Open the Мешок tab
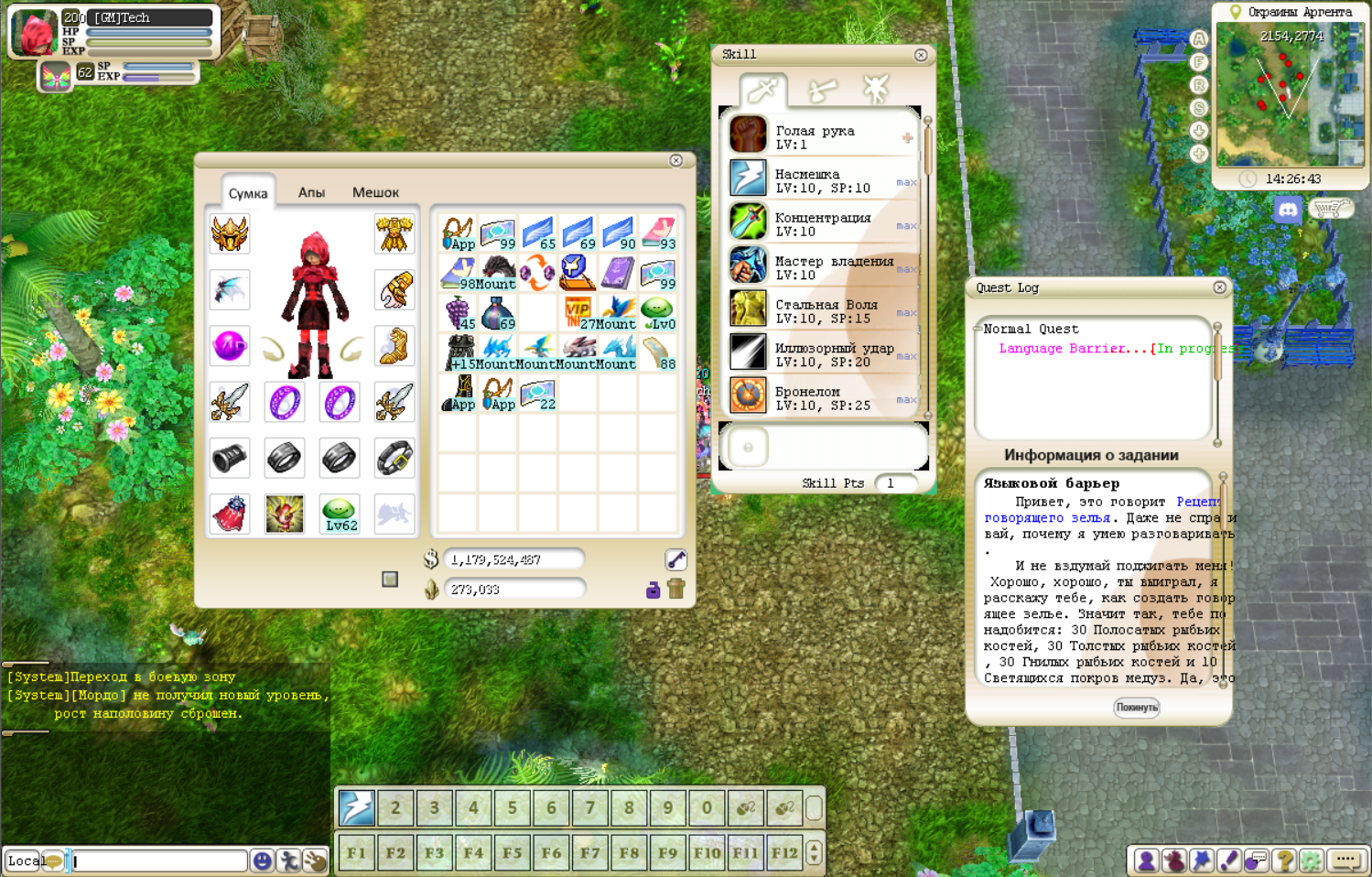1372x877 pixels. (375, 192)
